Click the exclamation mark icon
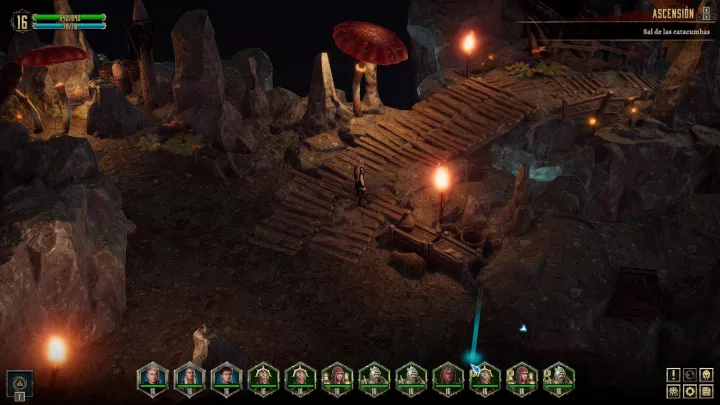720x405 pixels. [673, 375]
